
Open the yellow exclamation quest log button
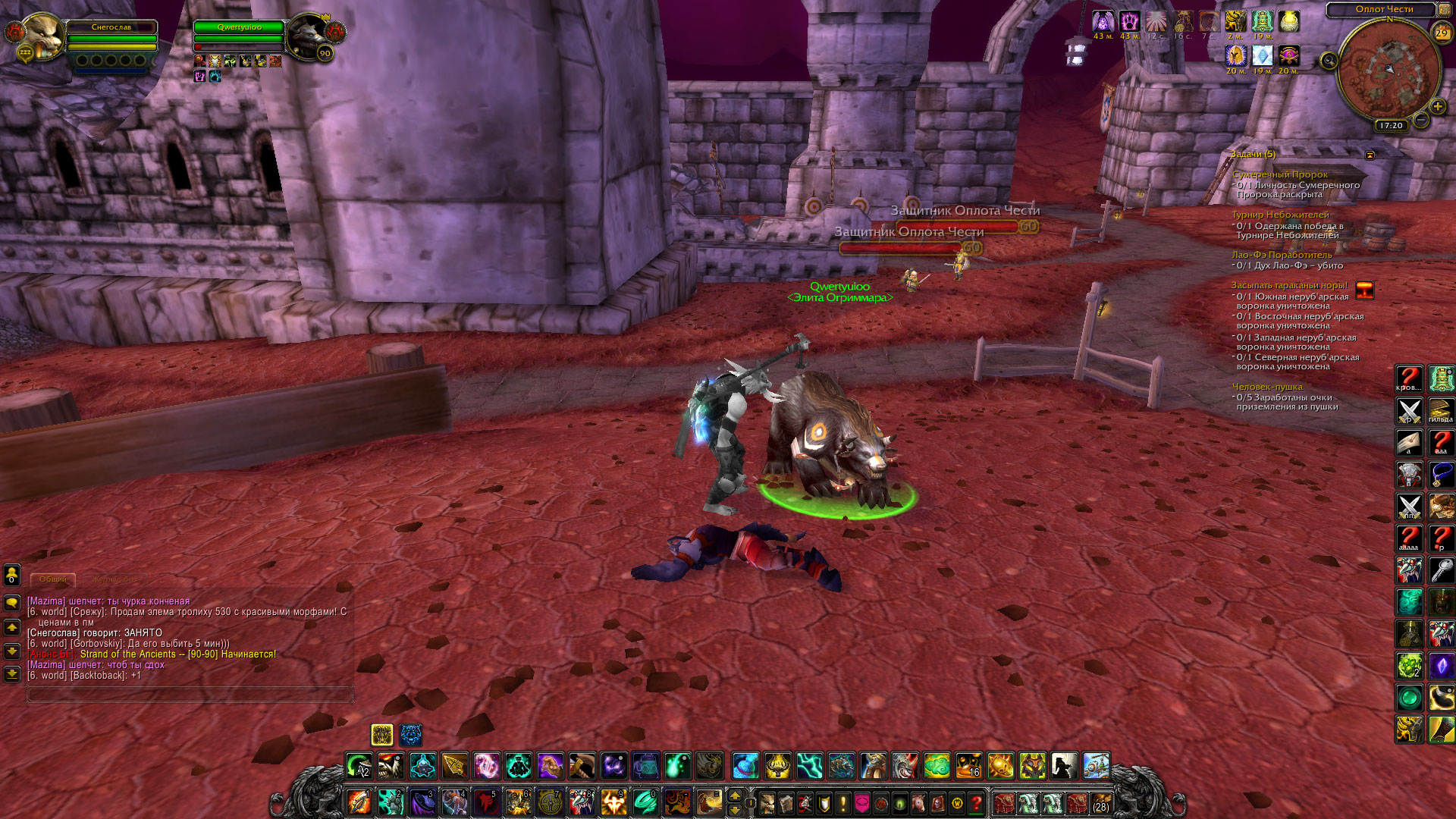point(843,802)
